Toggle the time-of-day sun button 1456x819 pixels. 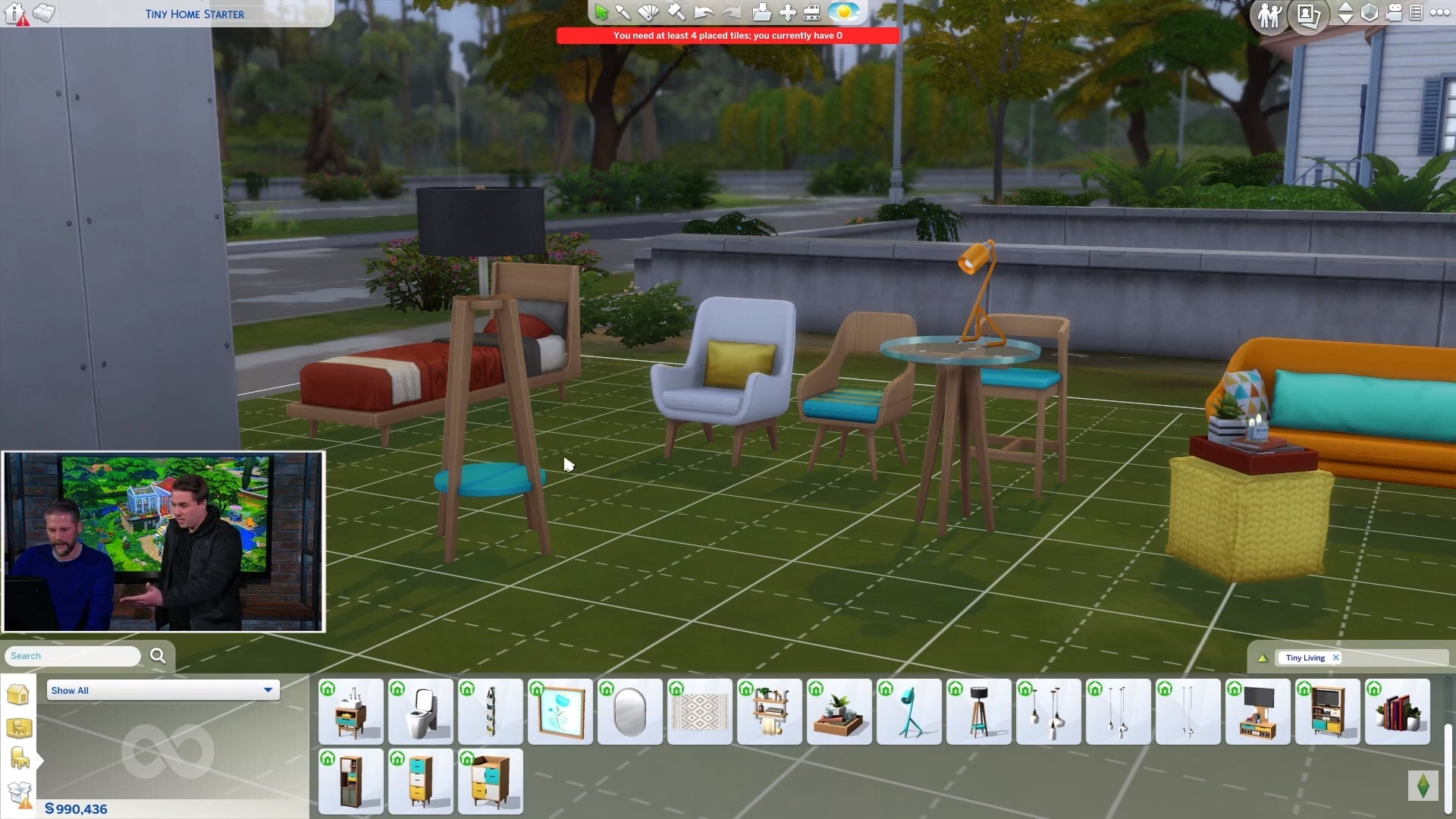(843, 12)
